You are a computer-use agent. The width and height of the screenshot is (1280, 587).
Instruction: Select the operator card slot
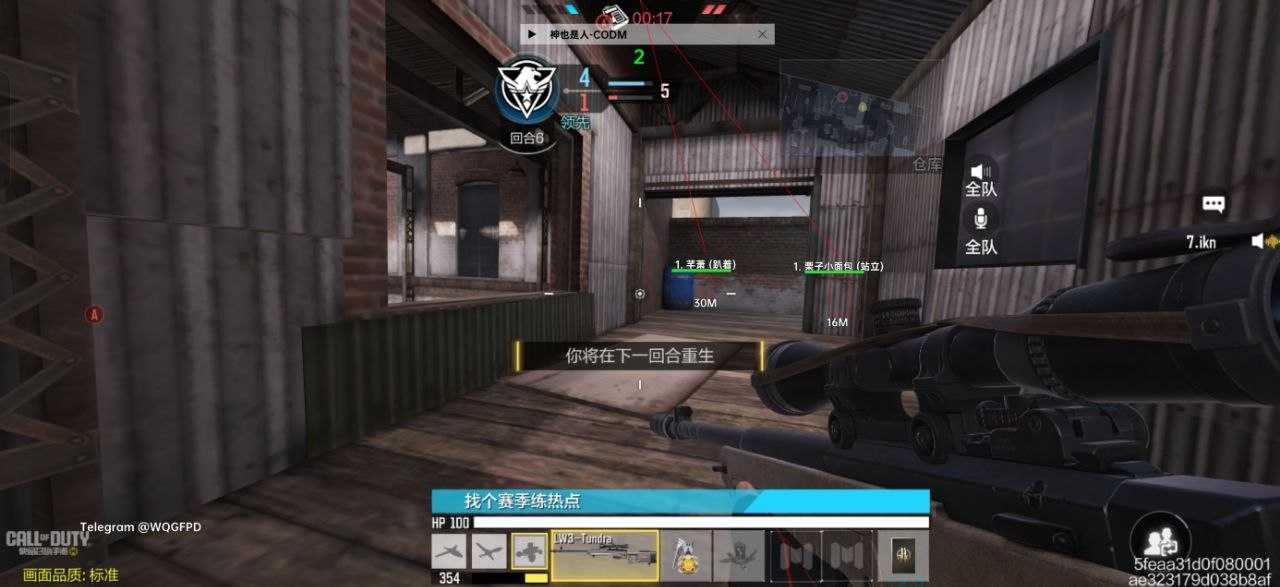pyautogui.click(x=902, y=555)
